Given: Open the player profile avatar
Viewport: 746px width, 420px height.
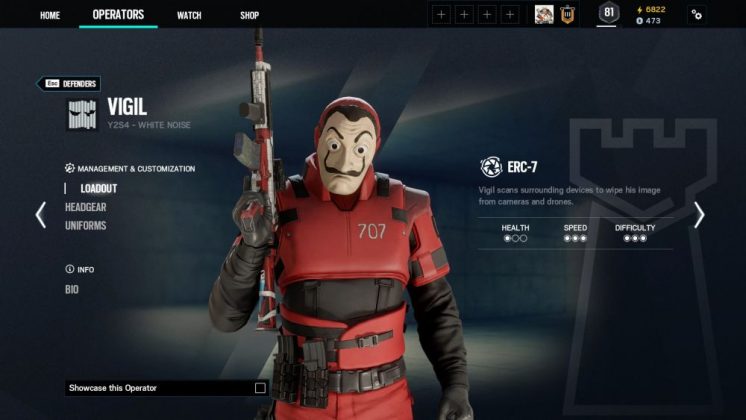Looking at the screenshot, I should (544, 14).
